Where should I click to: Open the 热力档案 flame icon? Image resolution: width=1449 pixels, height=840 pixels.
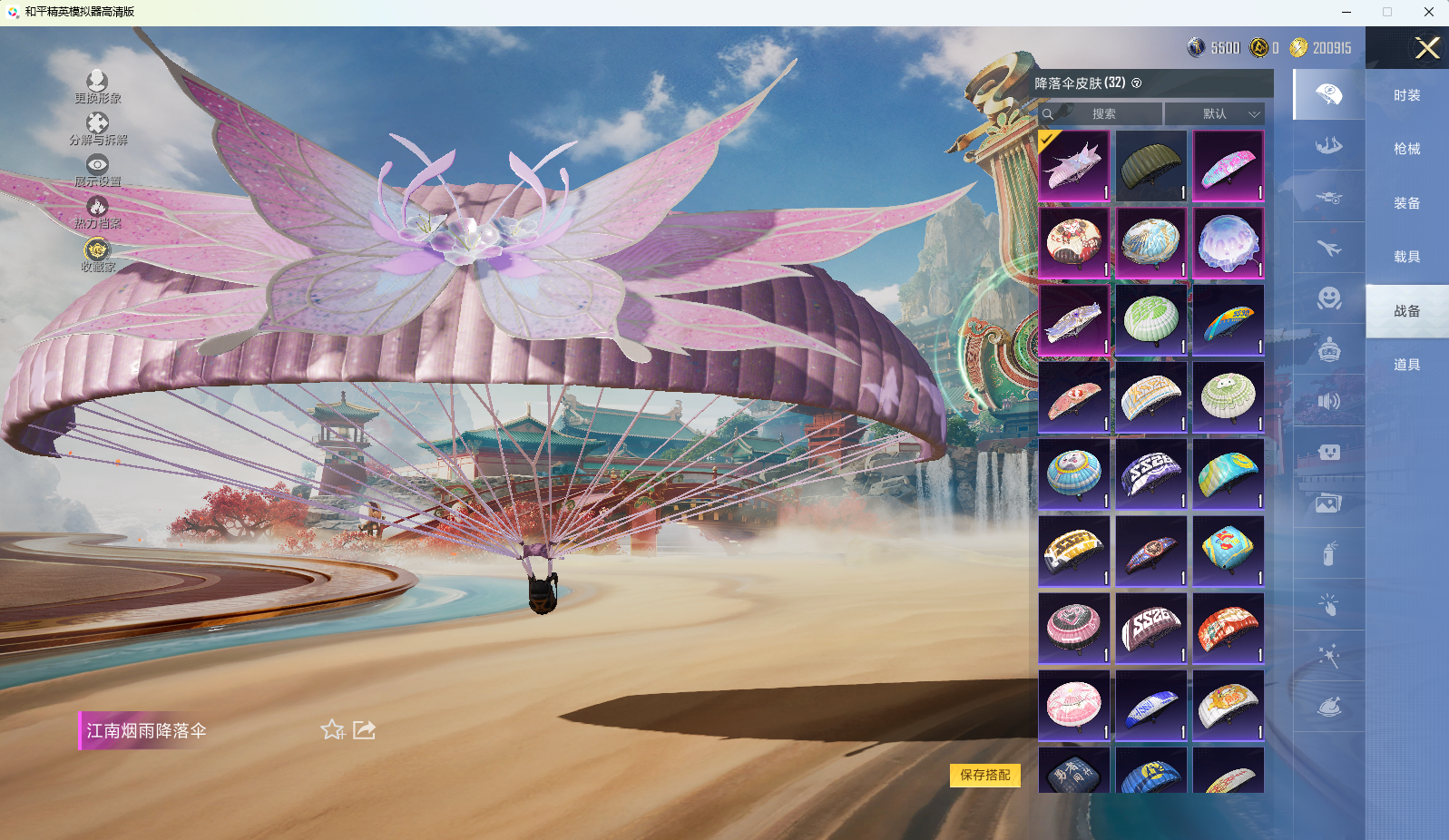(x=97, y=211)
